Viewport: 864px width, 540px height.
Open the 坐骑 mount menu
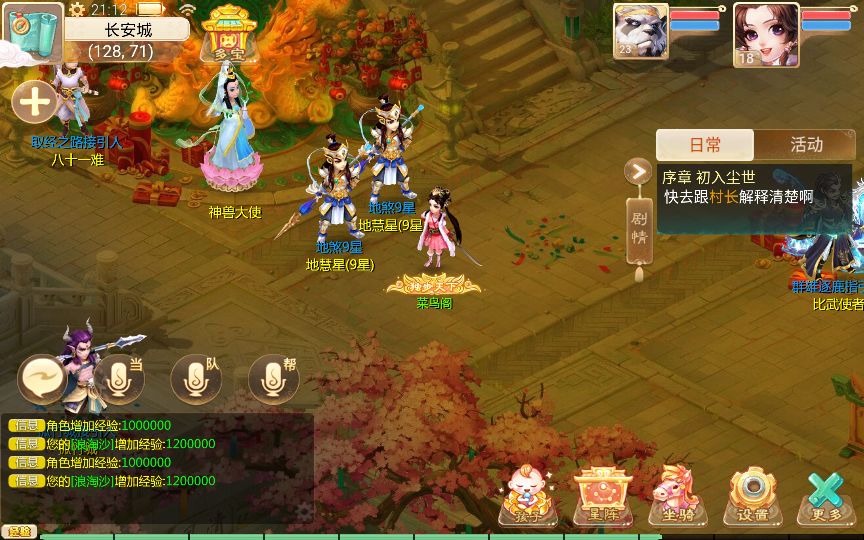point(677,496)
